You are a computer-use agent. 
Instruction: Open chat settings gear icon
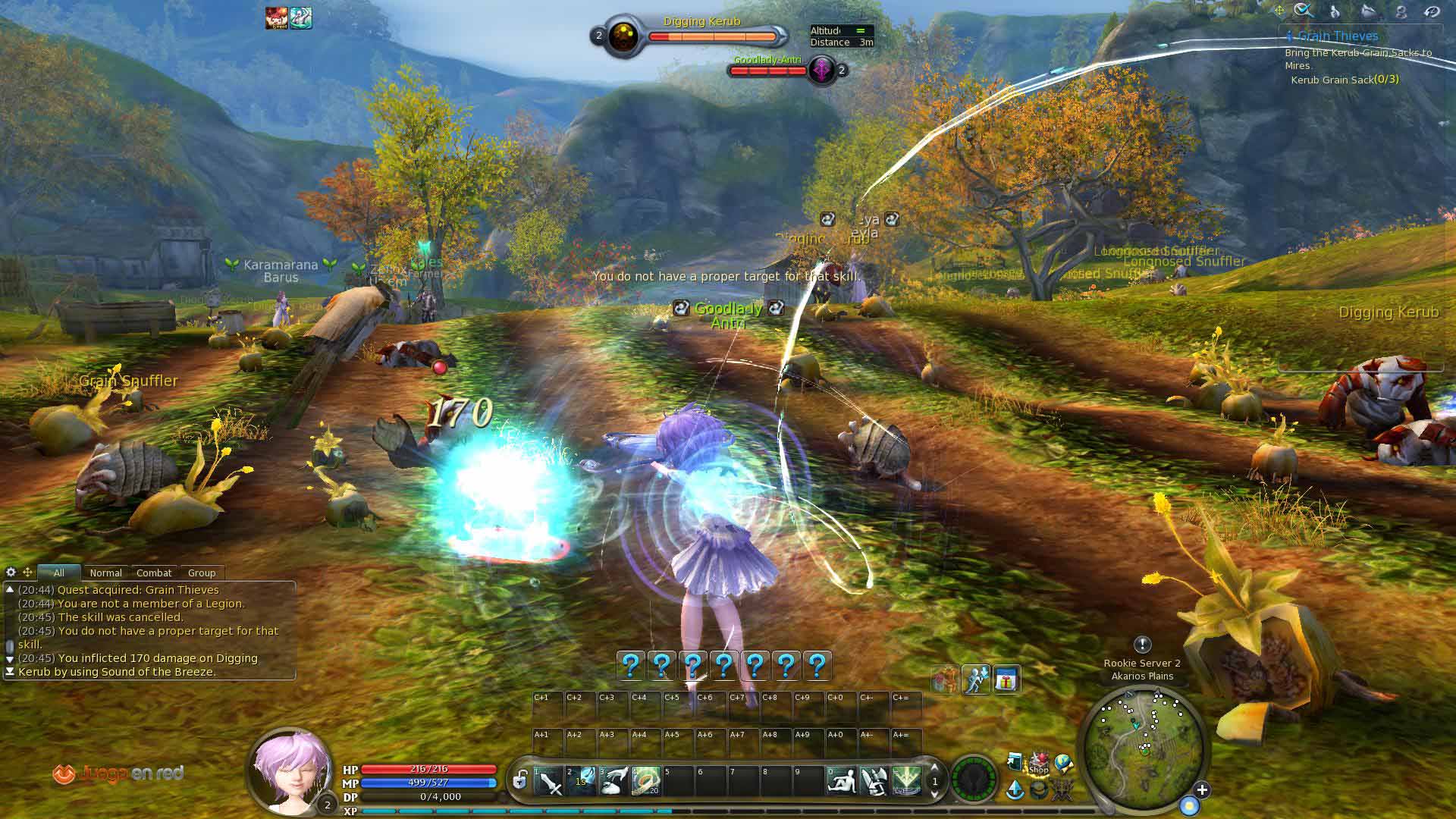point(11,572)
